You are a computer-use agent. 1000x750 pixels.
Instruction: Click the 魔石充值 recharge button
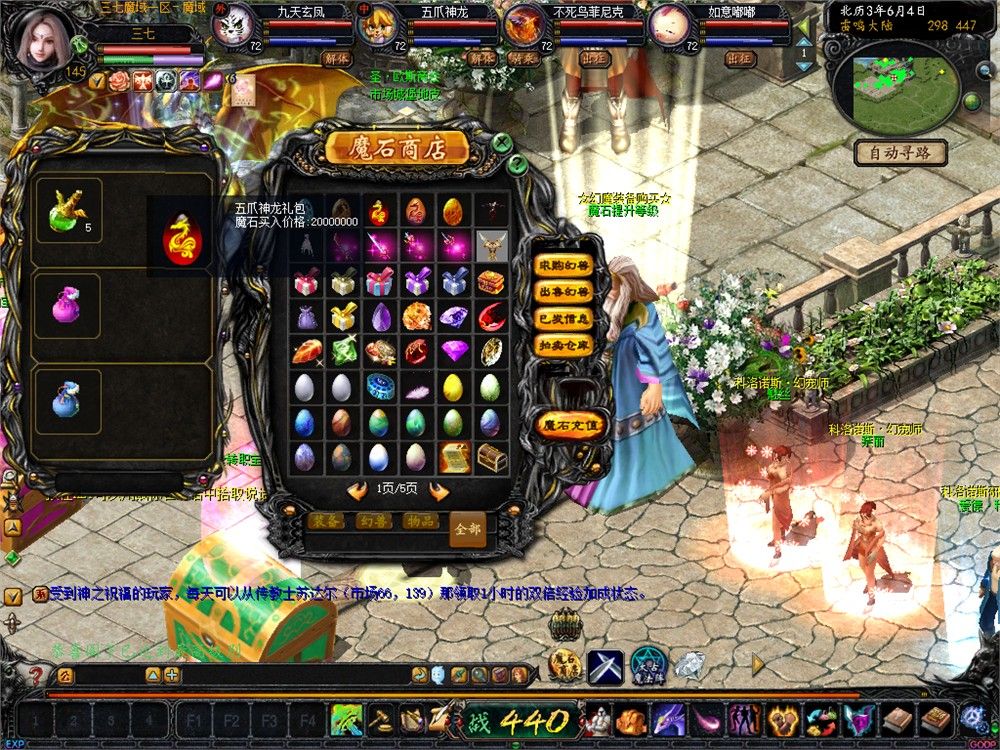point(571,424)
